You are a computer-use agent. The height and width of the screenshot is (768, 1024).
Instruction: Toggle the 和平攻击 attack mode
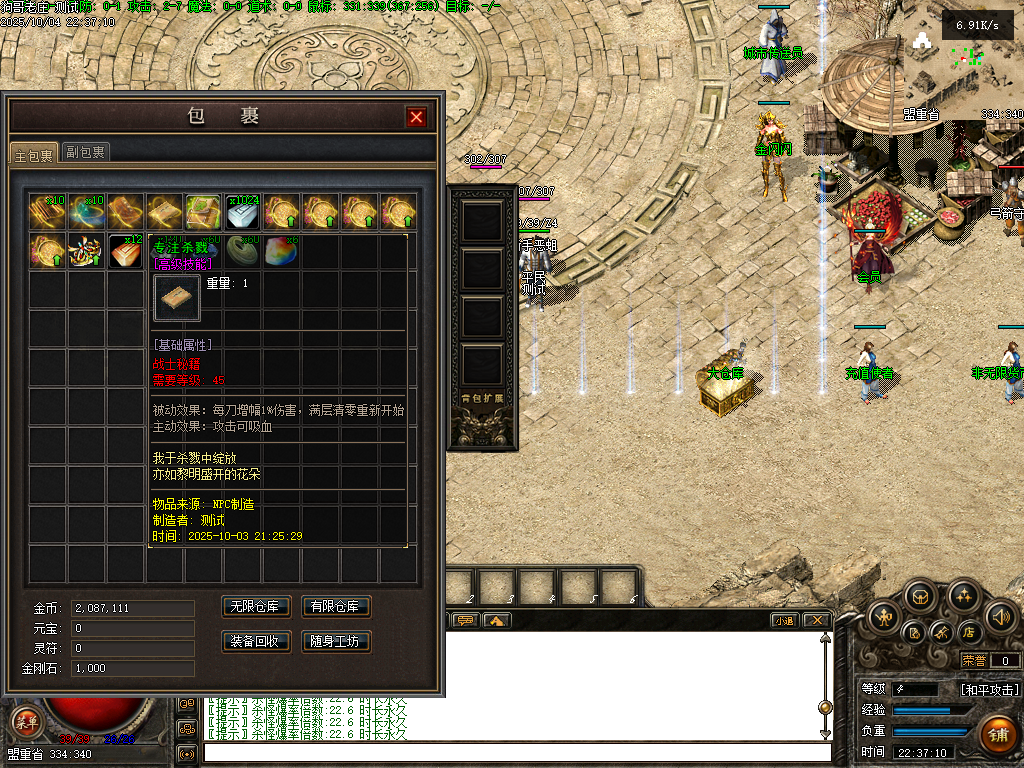tap(989, 689)
